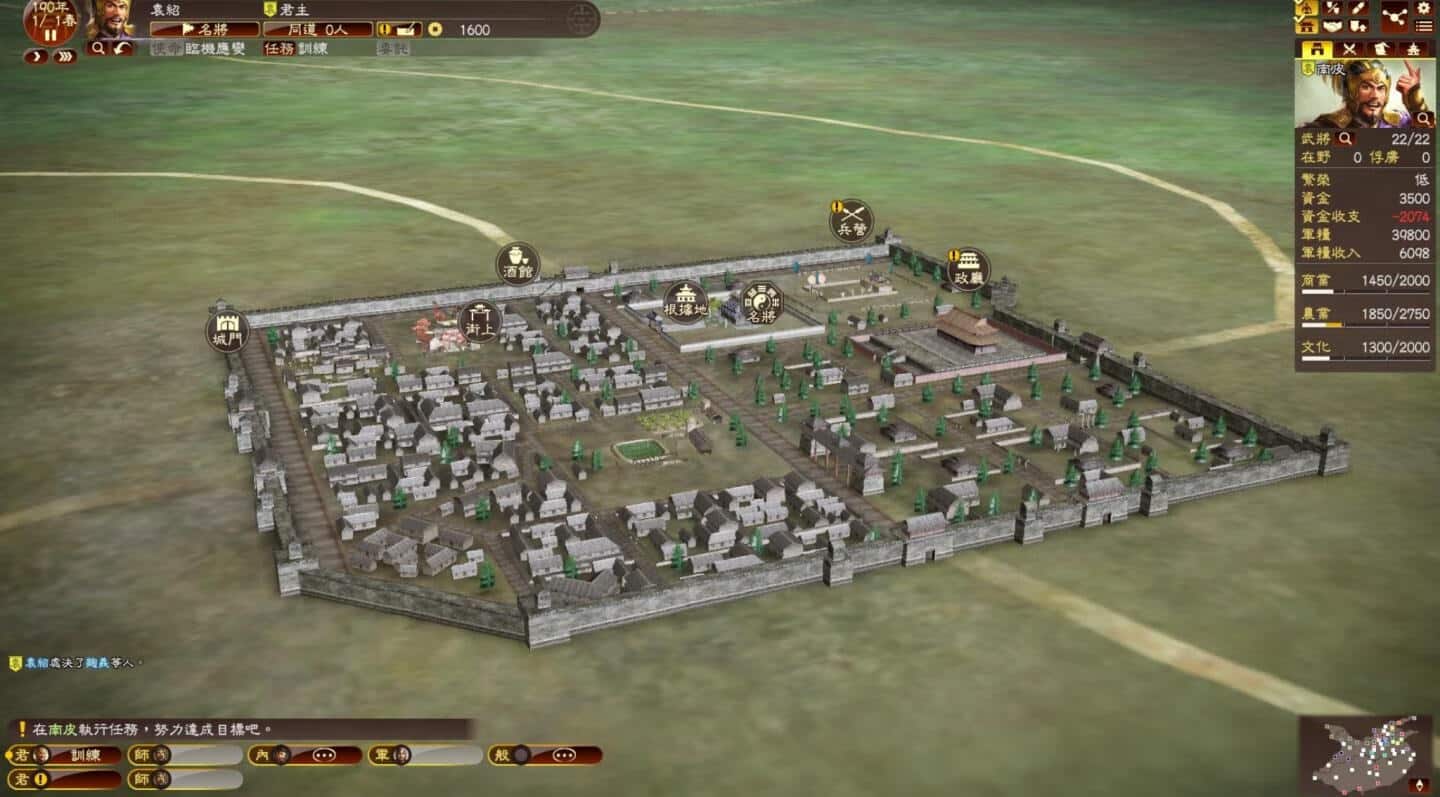Enter the 酒館 tavern marker
The image size is (1440, 797).
[x=518, y=264]
